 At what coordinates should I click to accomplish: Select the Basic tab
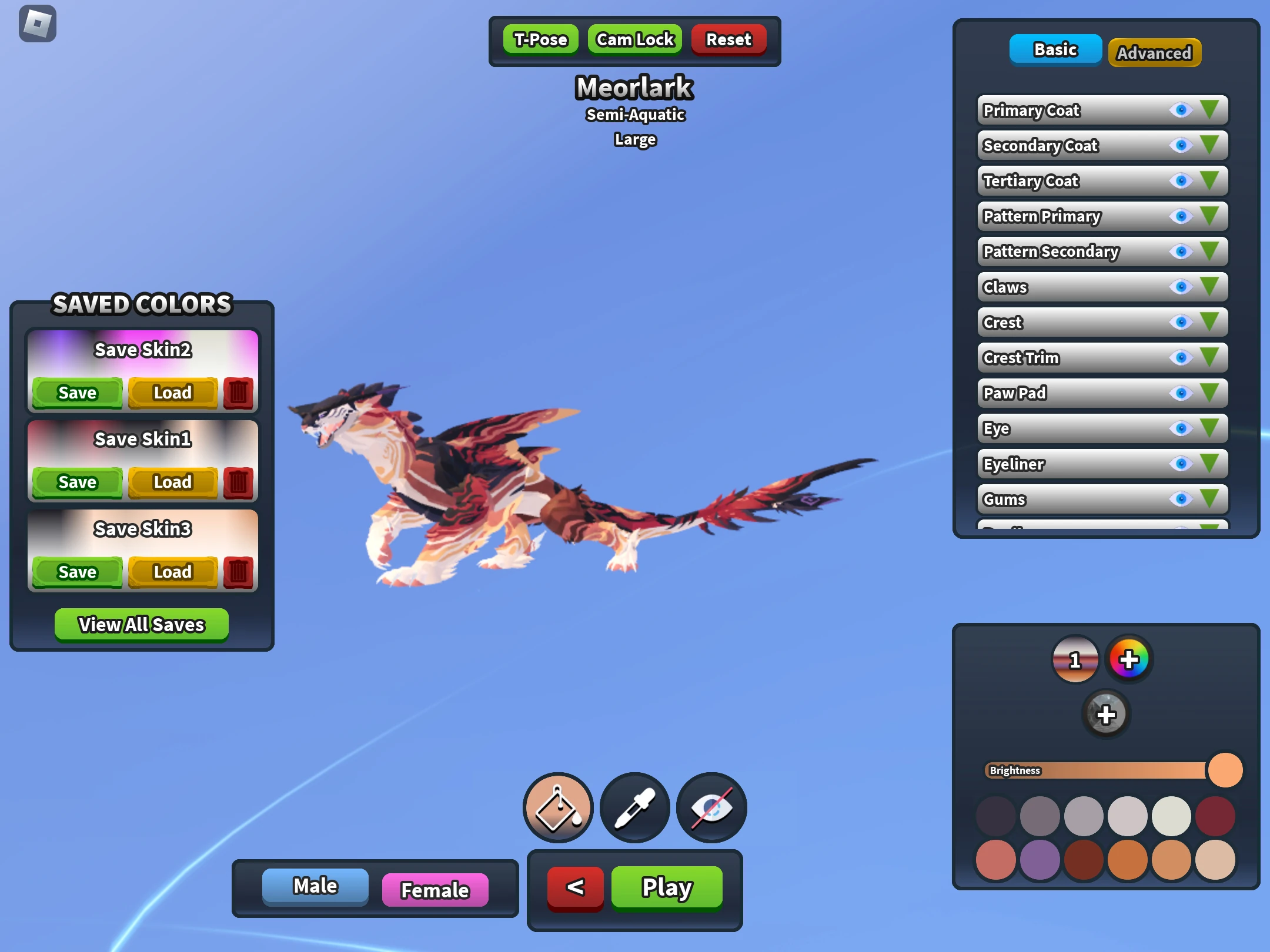pyautogui.click(x=1055, y=50)
